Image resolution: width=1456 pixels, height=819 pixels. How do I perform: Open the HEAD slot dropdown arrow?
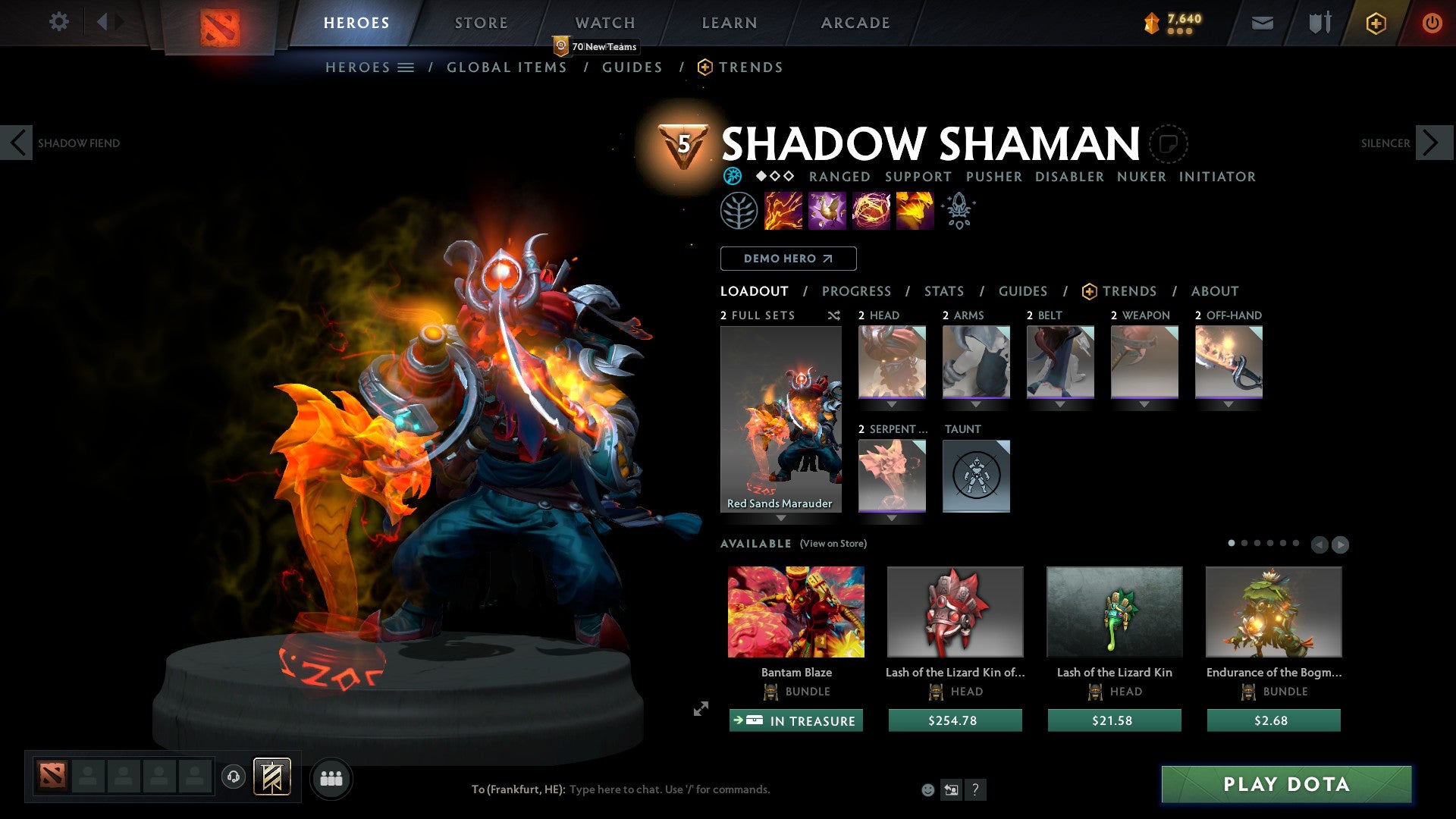(892, 404)
